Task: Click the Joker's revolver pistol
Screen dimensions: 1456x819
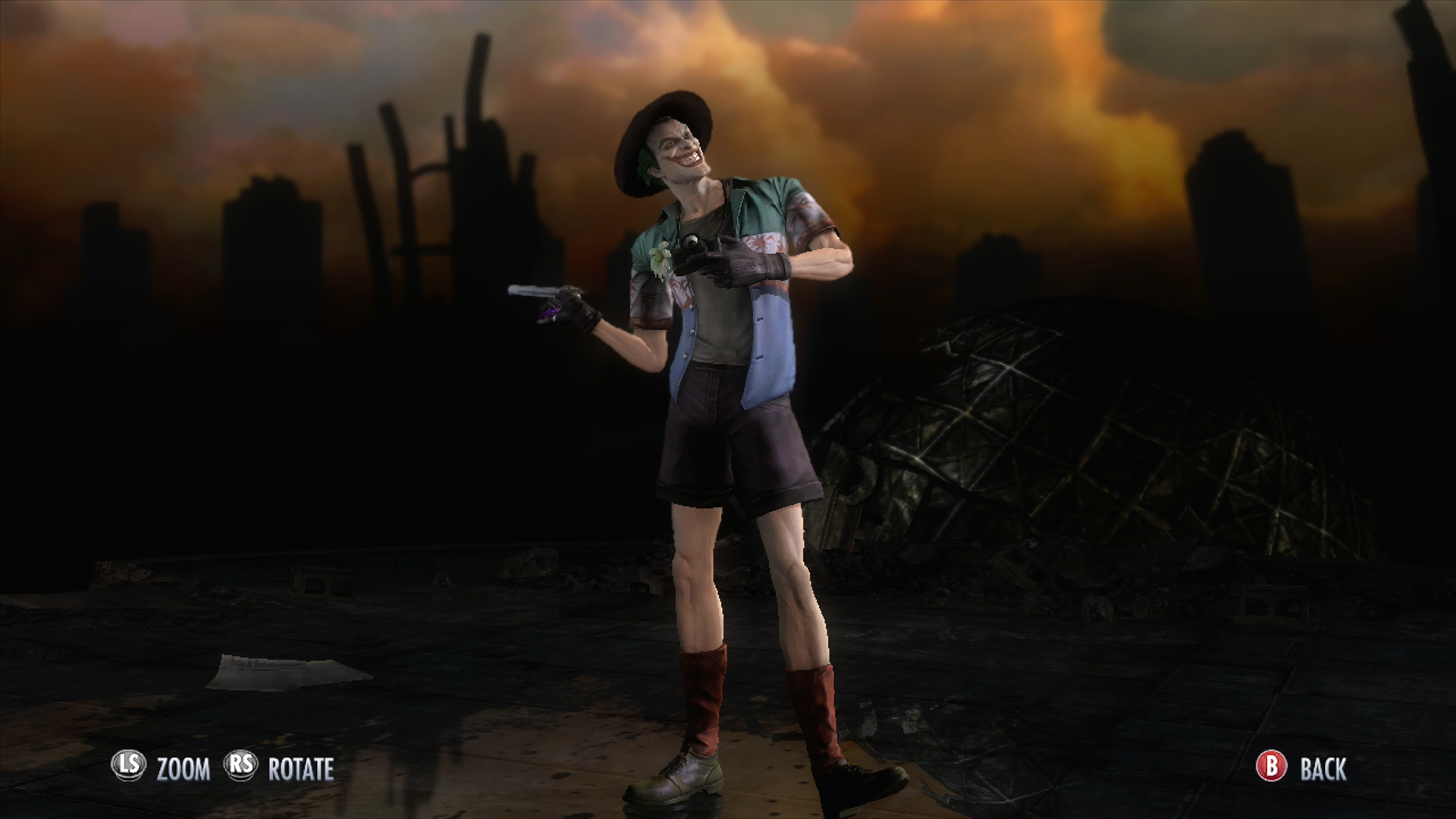Action: [538, 297]
